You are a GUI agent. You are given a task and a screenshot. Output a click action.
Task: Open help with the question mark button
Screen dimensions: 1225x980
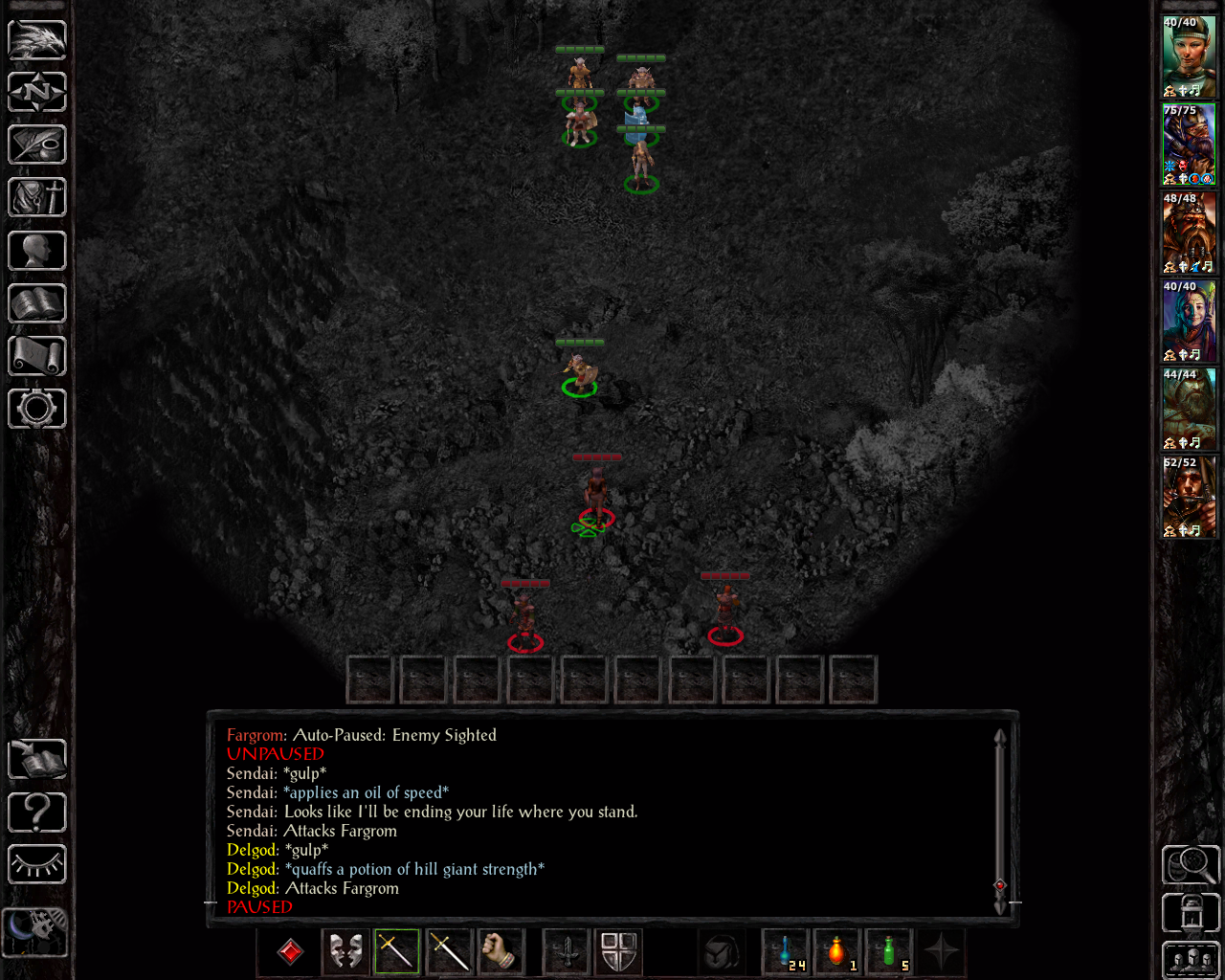tap(37, 813)
